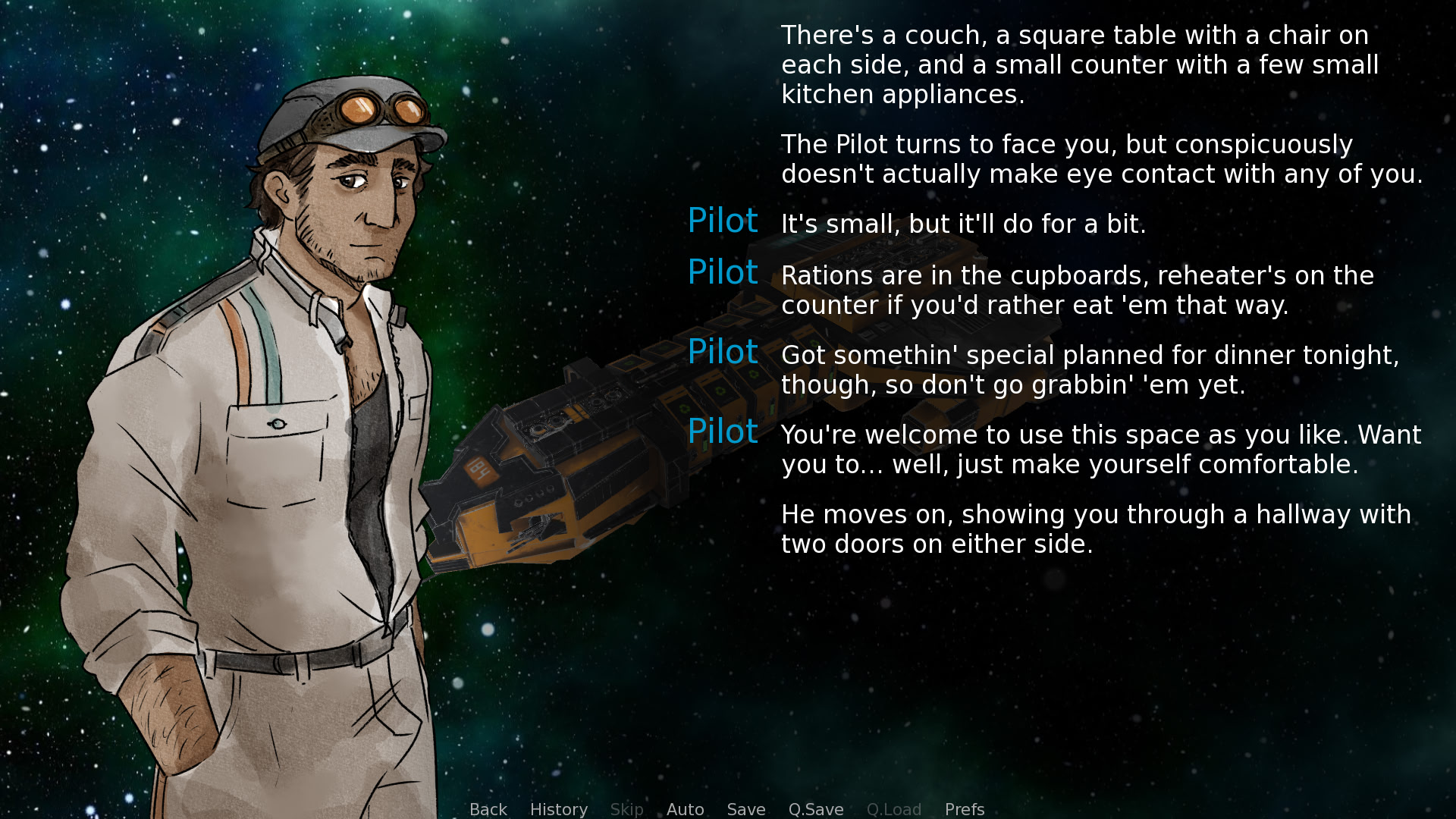Enable Skip mode
The width and height of the screenshot is (1456, 819).
[x=627, y=809]
